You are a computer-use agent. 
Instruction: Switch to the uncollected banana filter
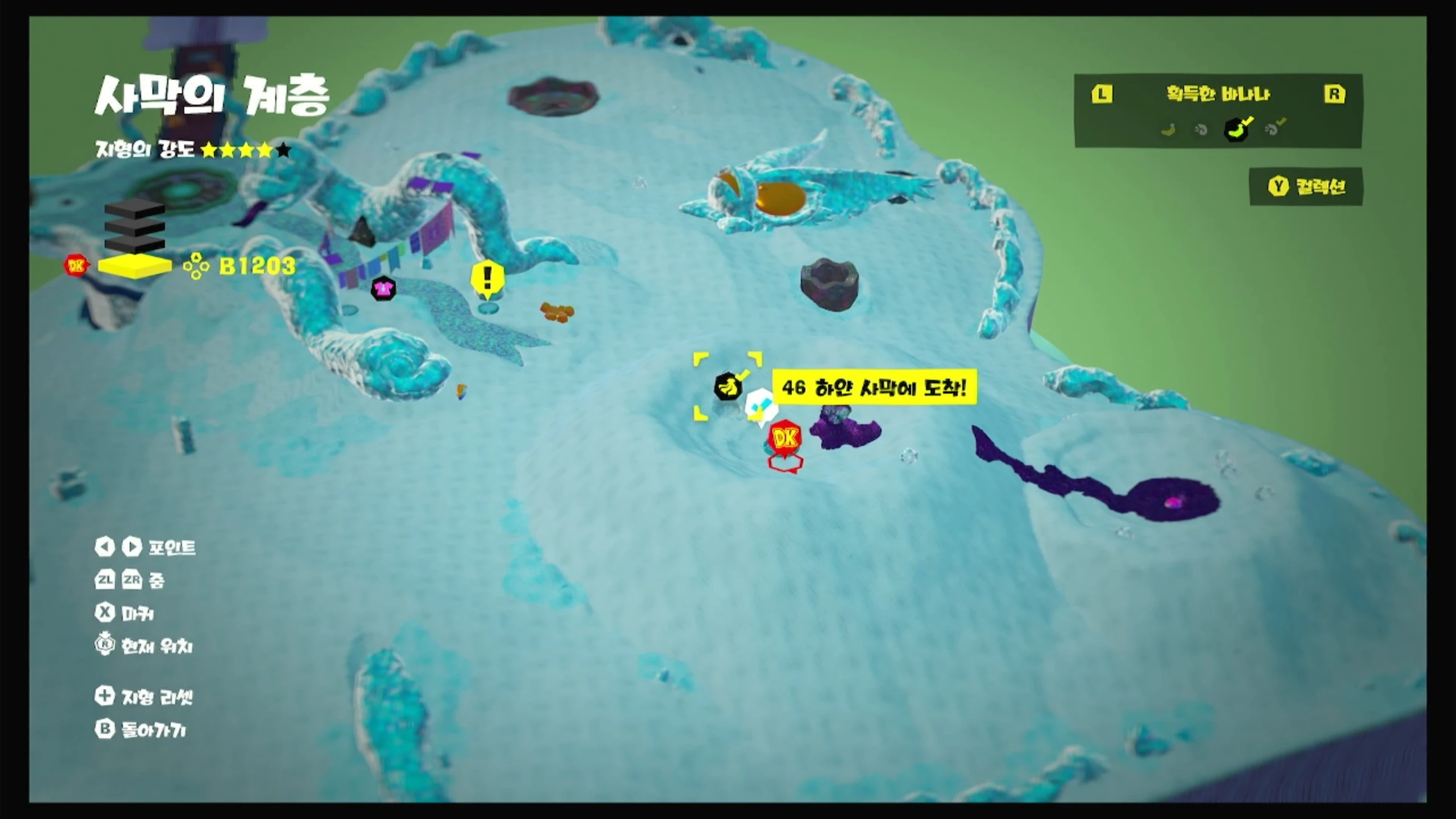[x=1168, y=130]
